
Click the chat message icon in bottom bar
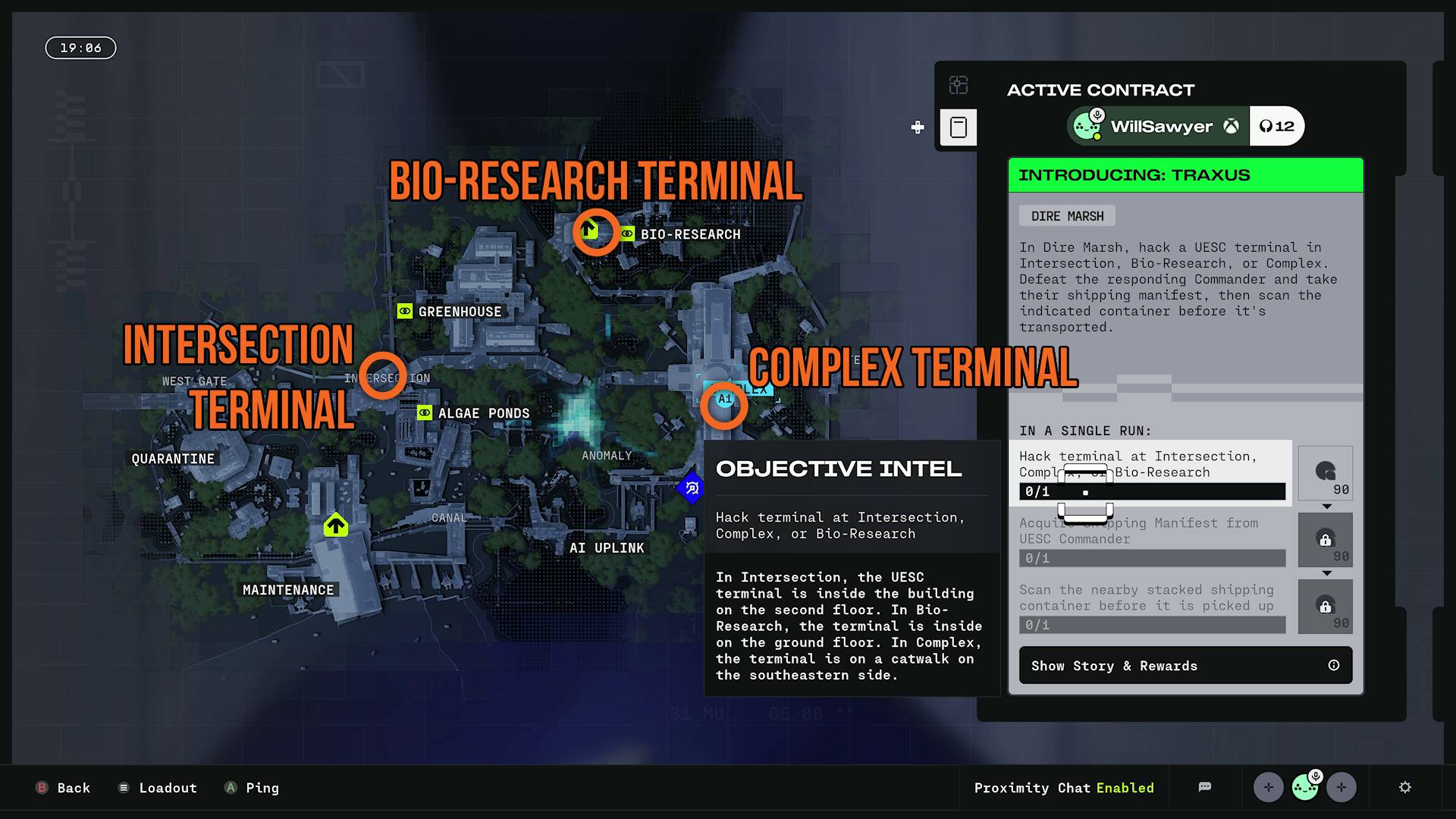tap(1205, 787)
